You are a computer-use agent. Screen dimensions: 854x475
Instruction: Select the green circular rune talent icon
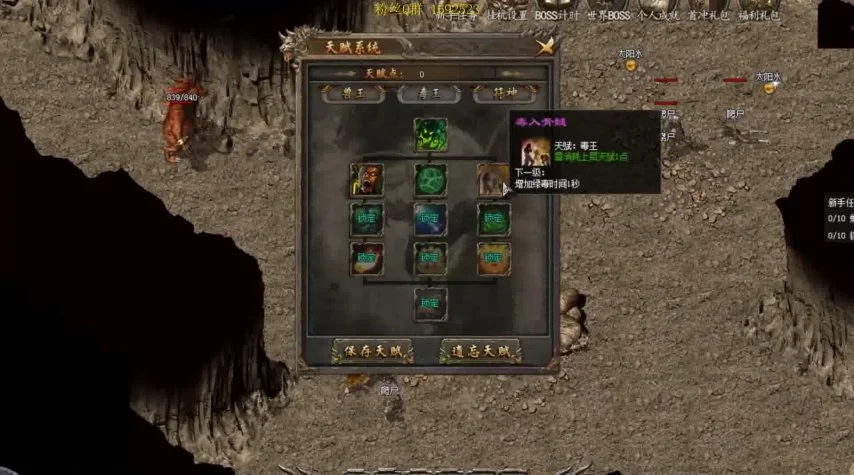[430, 180]
